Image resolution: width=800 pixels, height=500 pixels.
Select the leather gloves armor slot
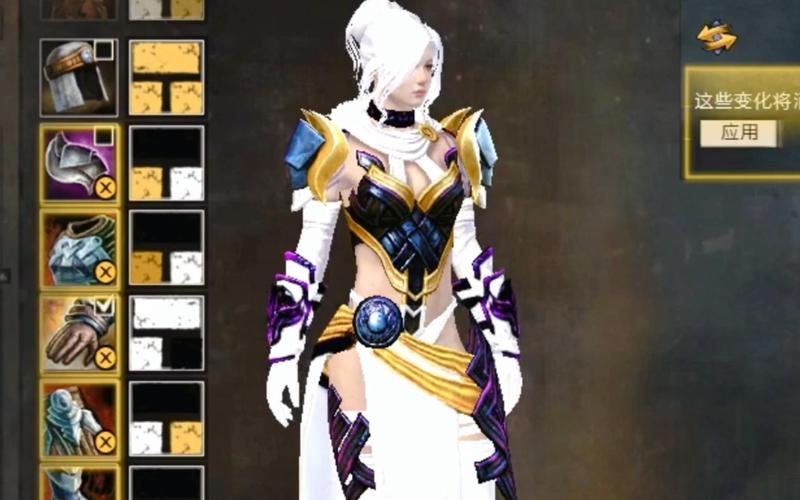coord(73,331)
